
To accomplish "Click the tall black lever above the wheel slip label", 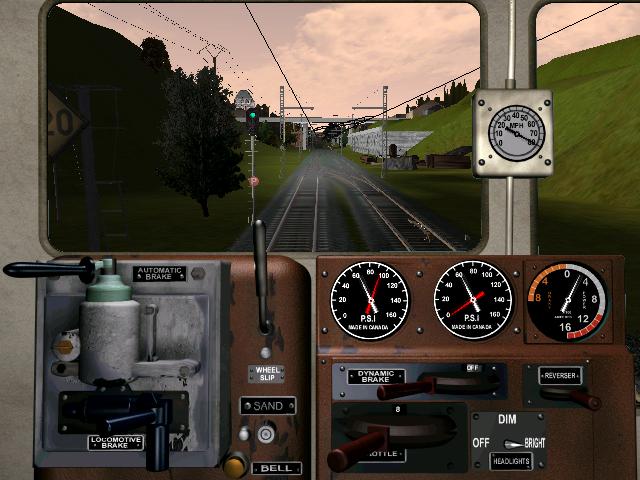I will pyautogui.click(x=262, y=280).
